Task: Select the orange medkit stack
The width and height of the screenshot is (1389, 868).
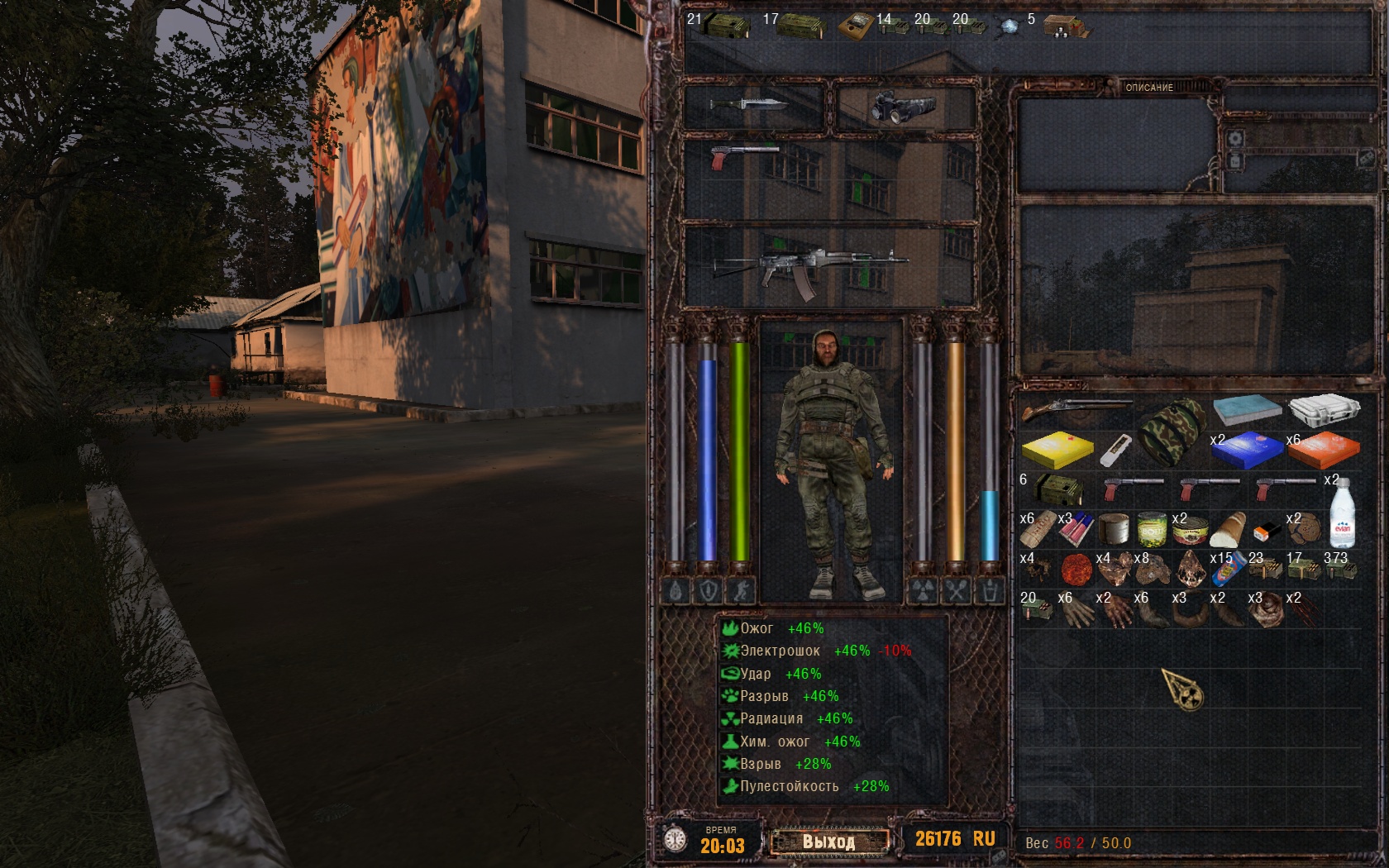Action: tap(1325, 450)
